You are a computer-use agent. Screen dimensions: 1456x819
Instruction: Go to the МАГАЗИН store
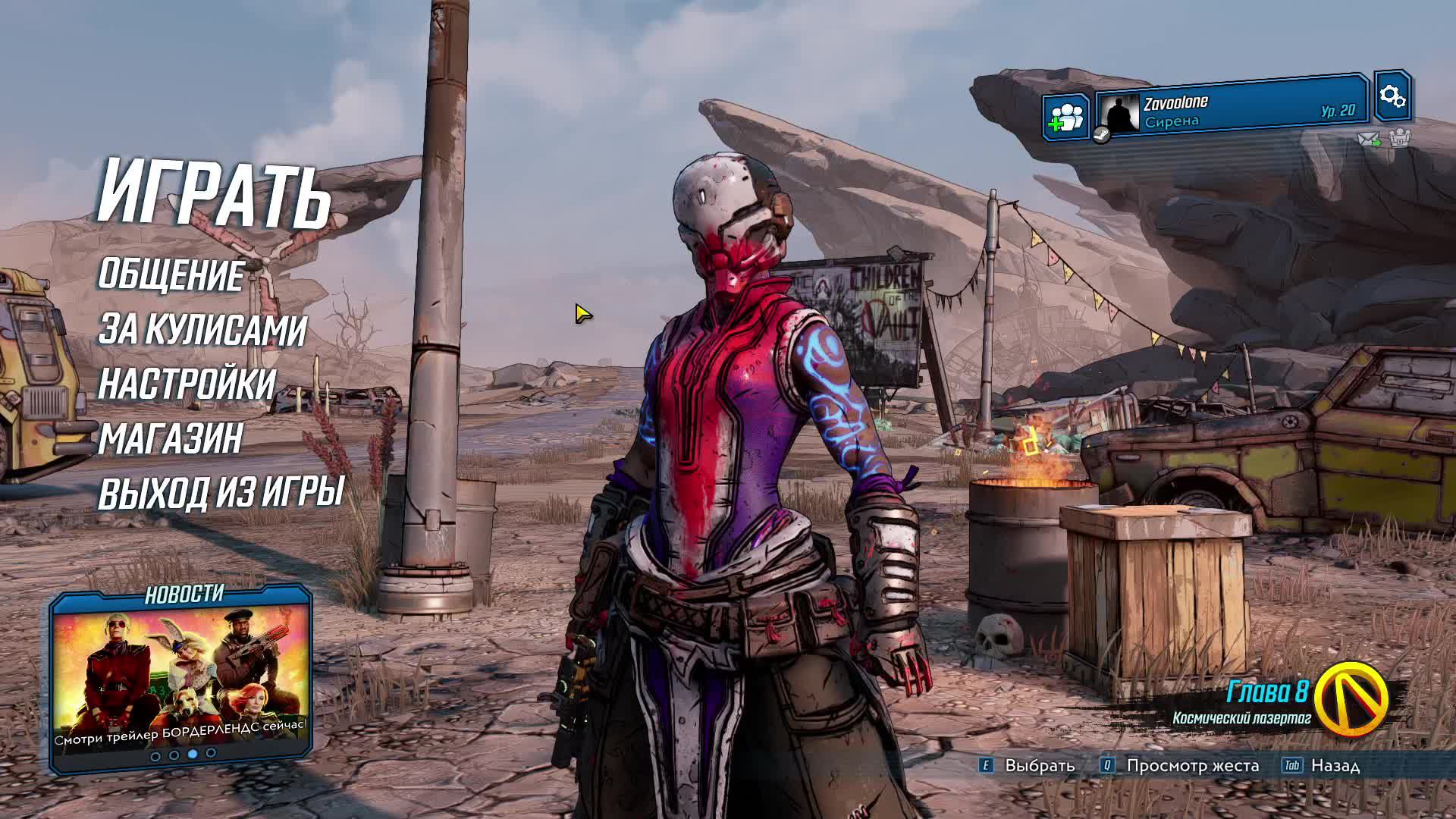(x=171, y=439)
